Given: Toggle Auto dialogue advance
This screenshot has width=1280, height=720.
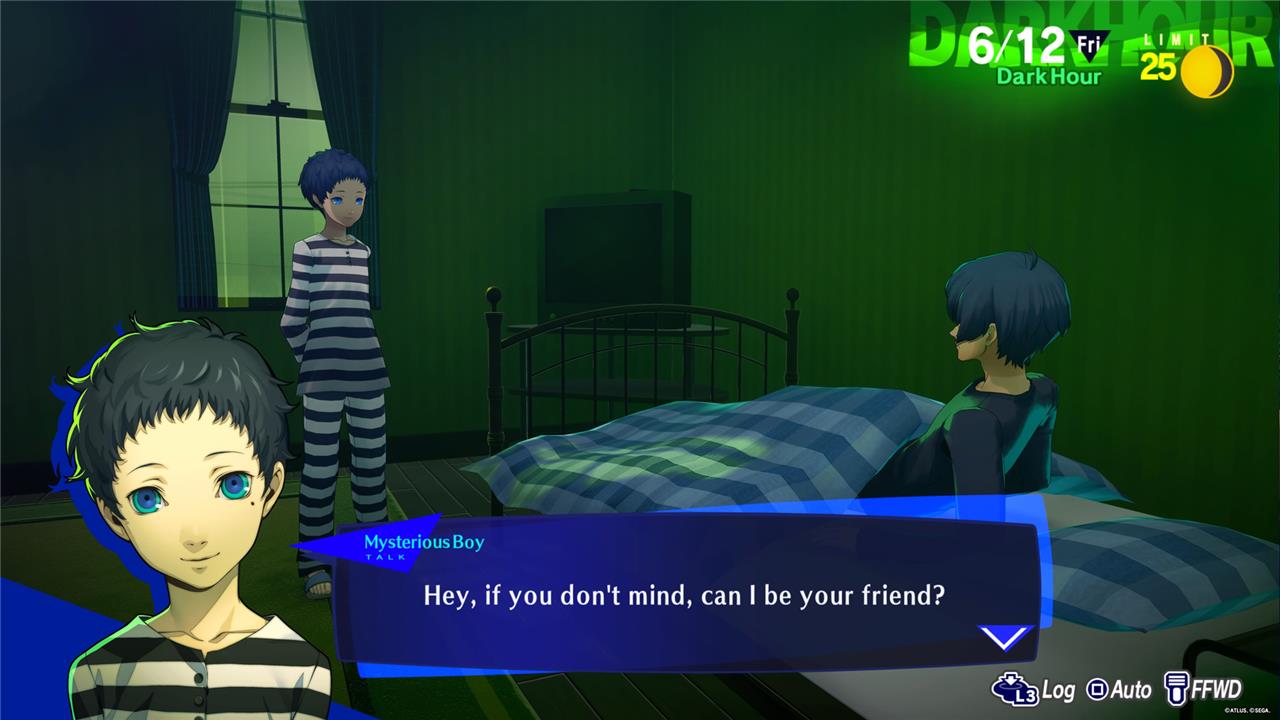Looking at the screenshot, I should 1119,689.
